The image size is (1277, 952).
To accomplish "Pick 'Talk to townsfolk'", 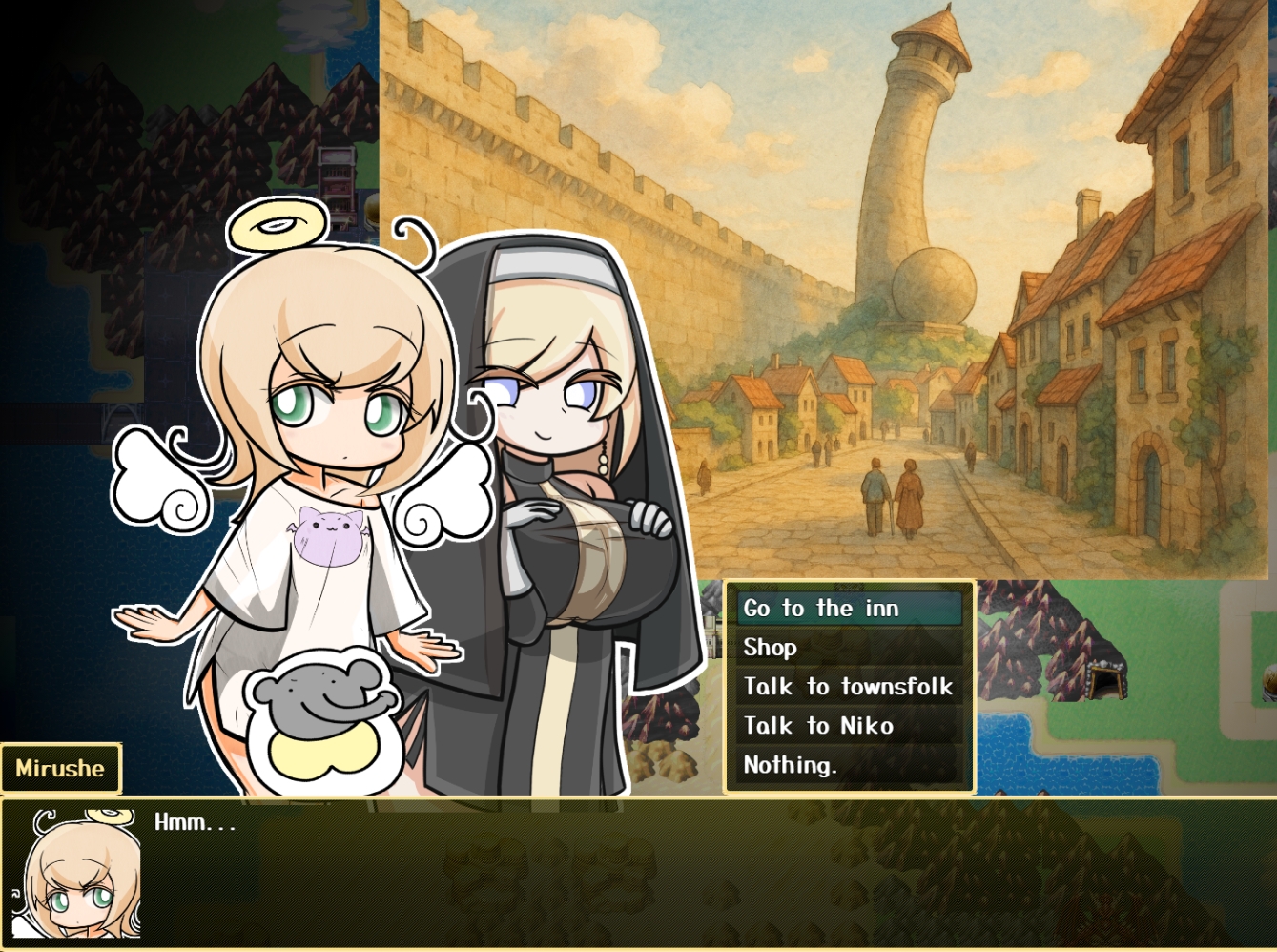I will click(849, 687).
